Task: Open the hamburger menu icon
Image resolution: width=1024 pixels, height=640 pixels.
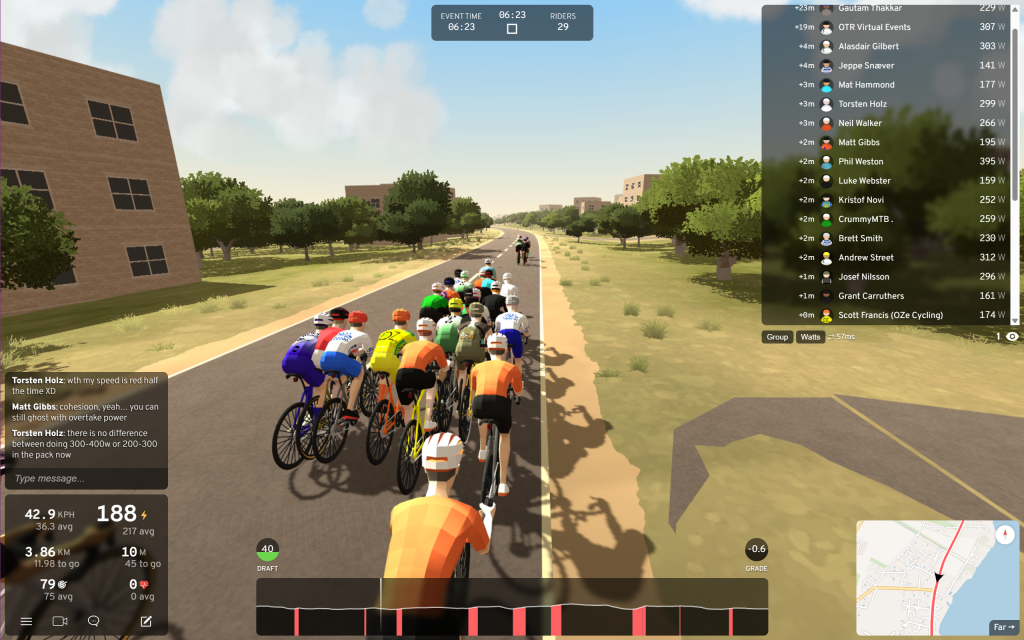Action: 26,621
